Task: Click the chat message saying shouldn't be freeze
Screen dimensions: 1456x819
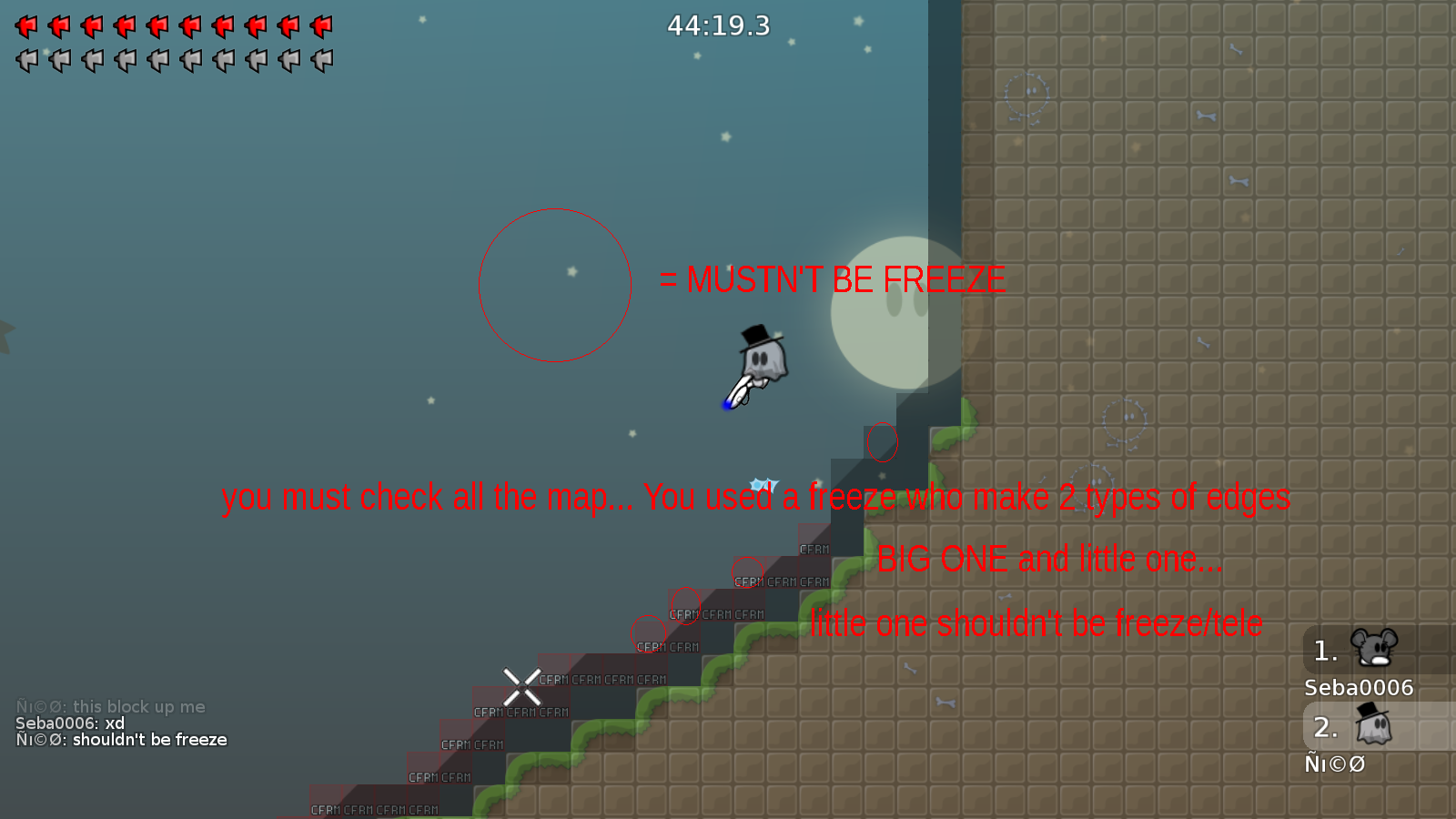Action: click(x=121, y=740)
